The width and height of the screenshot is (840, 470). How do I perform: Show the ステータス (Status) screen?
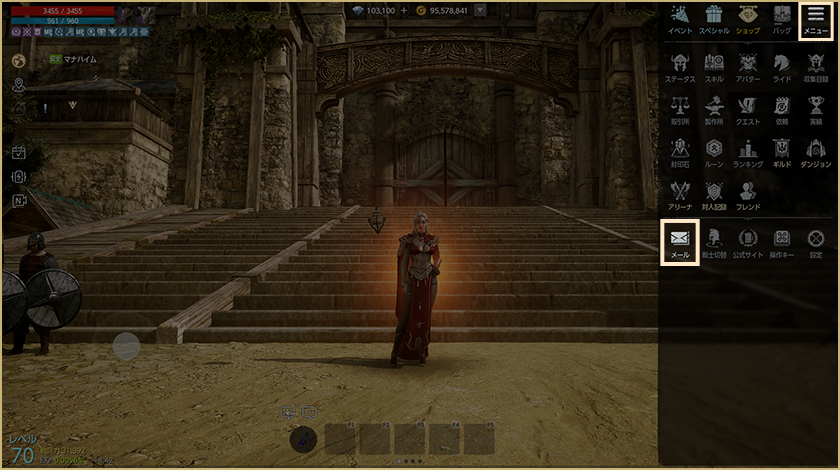coord(680,65)
